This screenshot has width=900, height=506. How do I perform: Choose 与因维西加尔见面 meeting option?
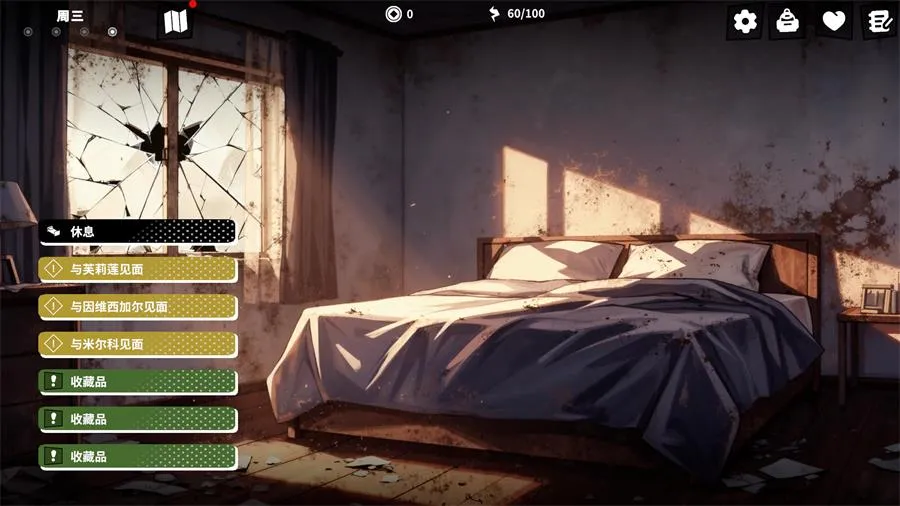tap(138, 307)
